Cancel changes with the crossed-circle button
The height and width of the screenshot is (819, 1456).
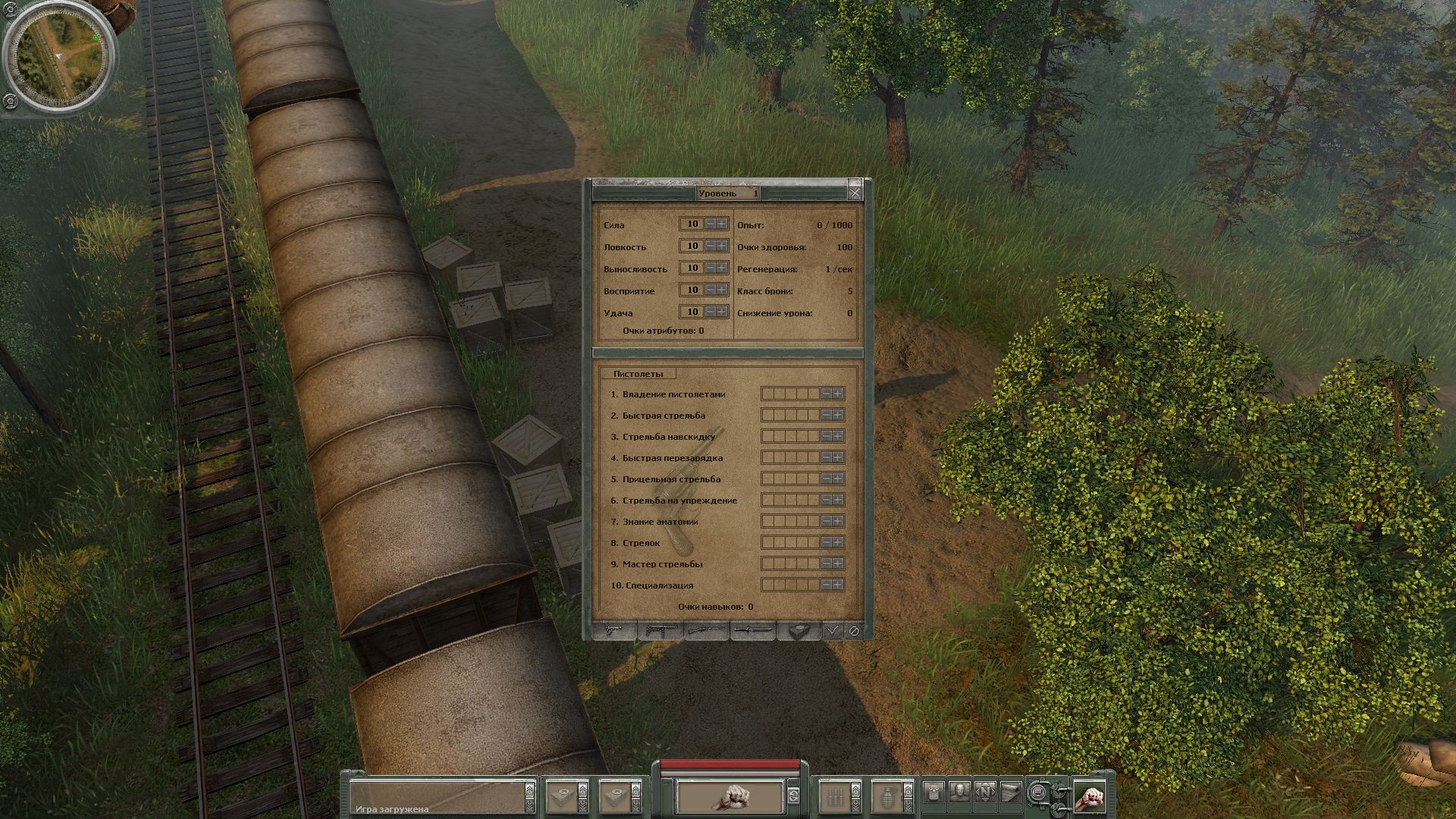pos(854,630)
